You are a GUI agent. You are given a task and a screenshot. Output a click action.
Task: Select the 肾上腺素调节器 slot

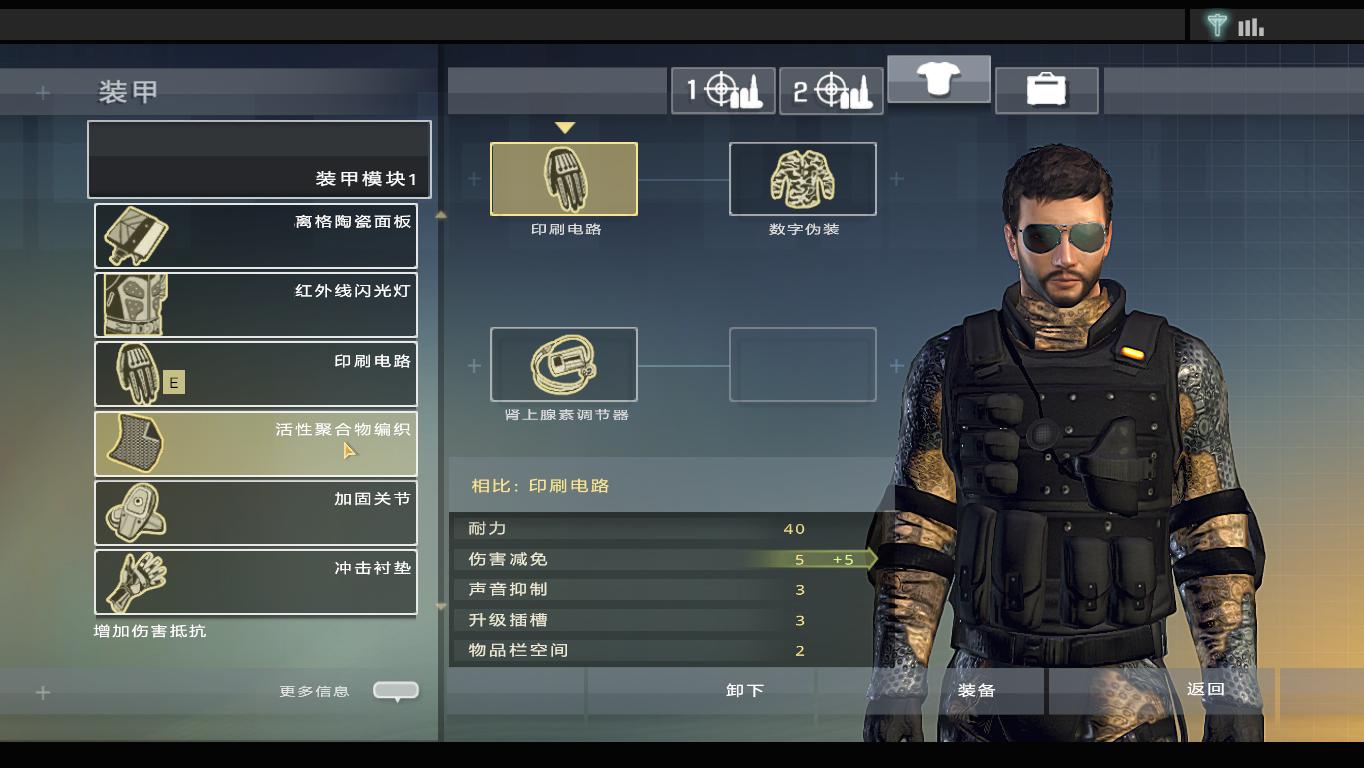(563, 364)
